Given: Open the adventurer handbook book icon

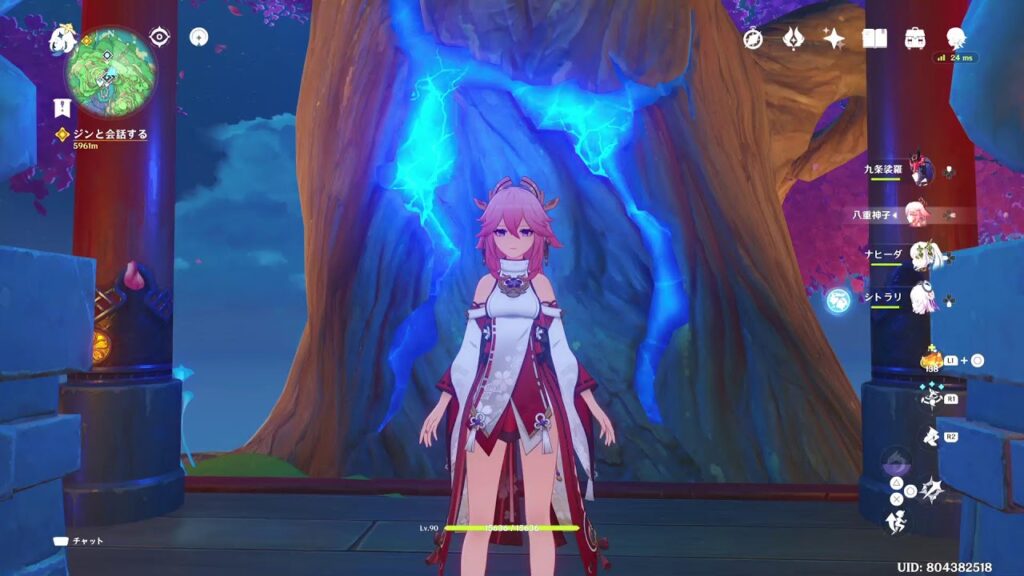Looking at the screenshot, I should coord(875,38).
